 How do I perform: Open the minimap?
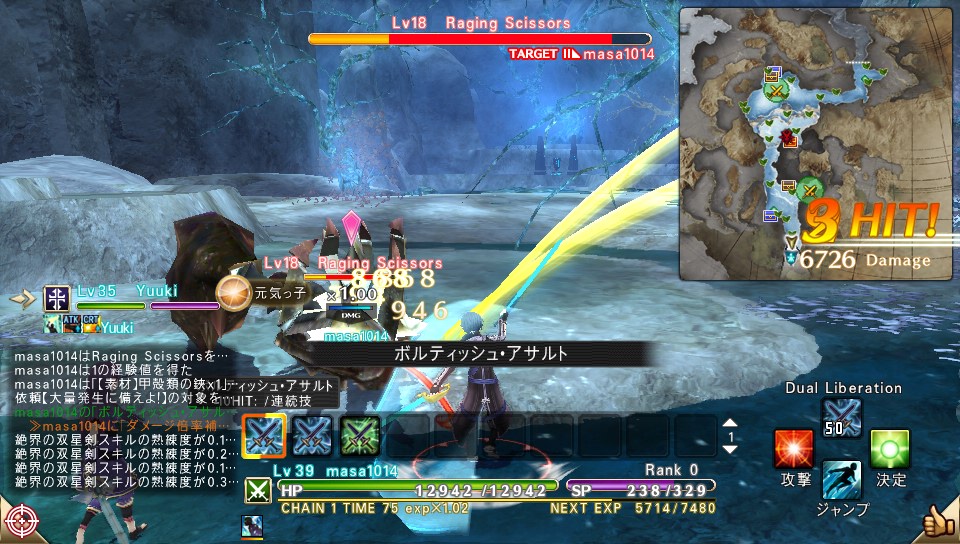(816, 143)
